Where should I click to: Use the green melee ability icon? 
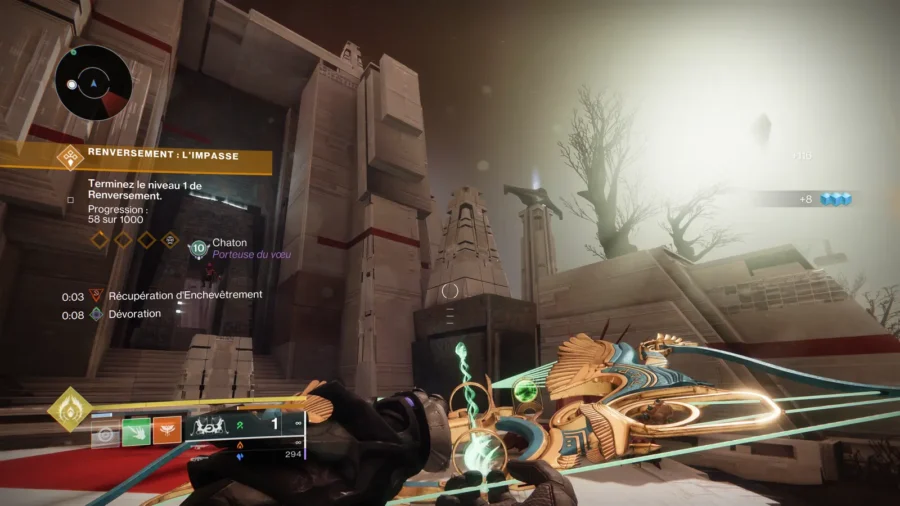click(135, 431)
